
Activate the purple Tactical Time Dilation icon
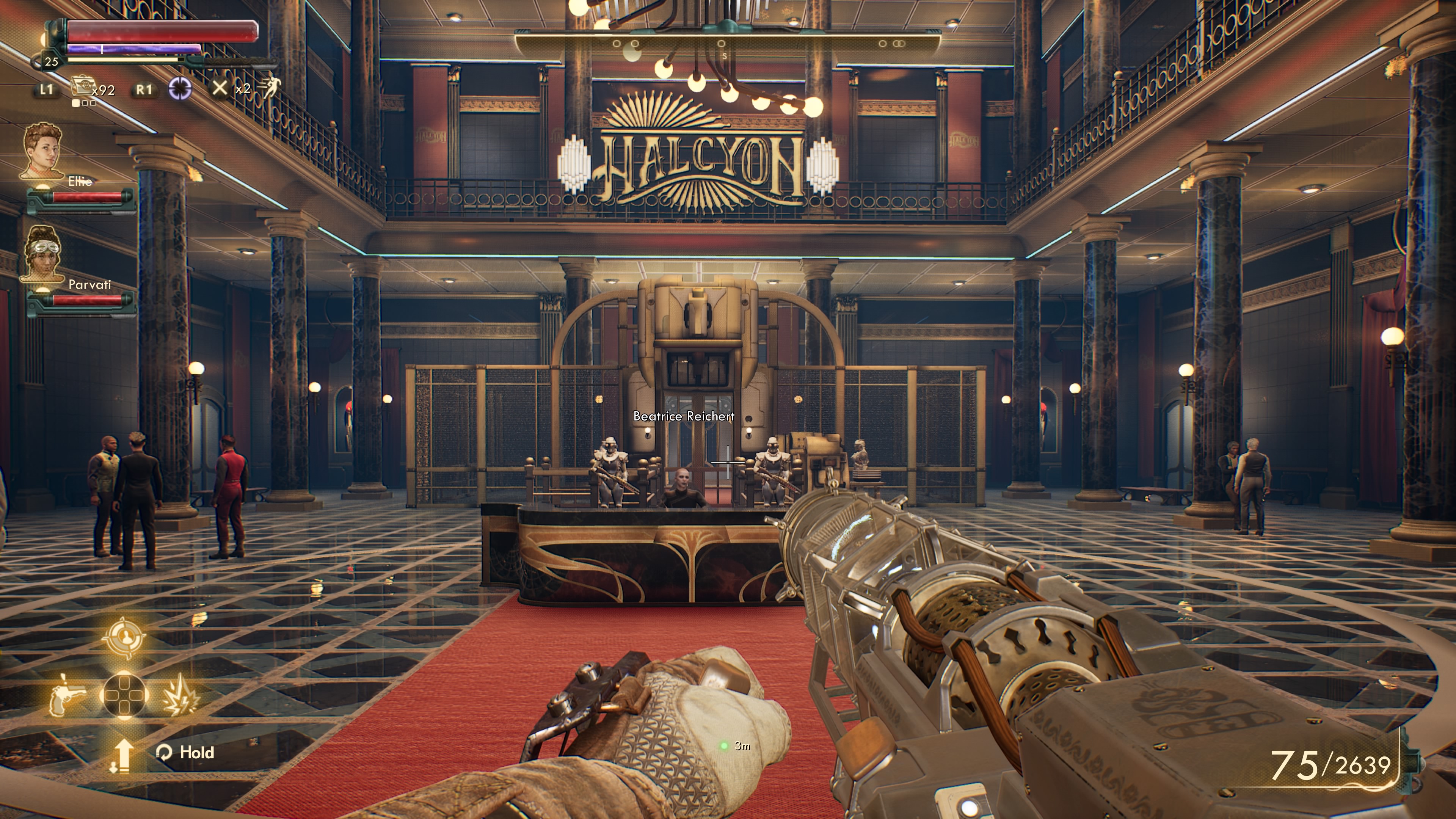click(x=180, y=89)
